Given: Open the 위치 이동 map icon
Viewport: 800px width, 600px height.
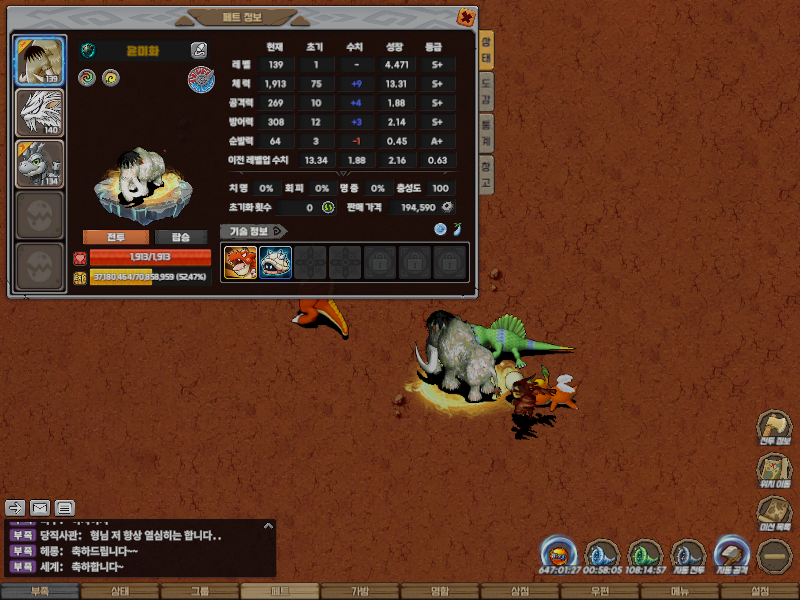Looking at the screenshot, I should 775,472.
